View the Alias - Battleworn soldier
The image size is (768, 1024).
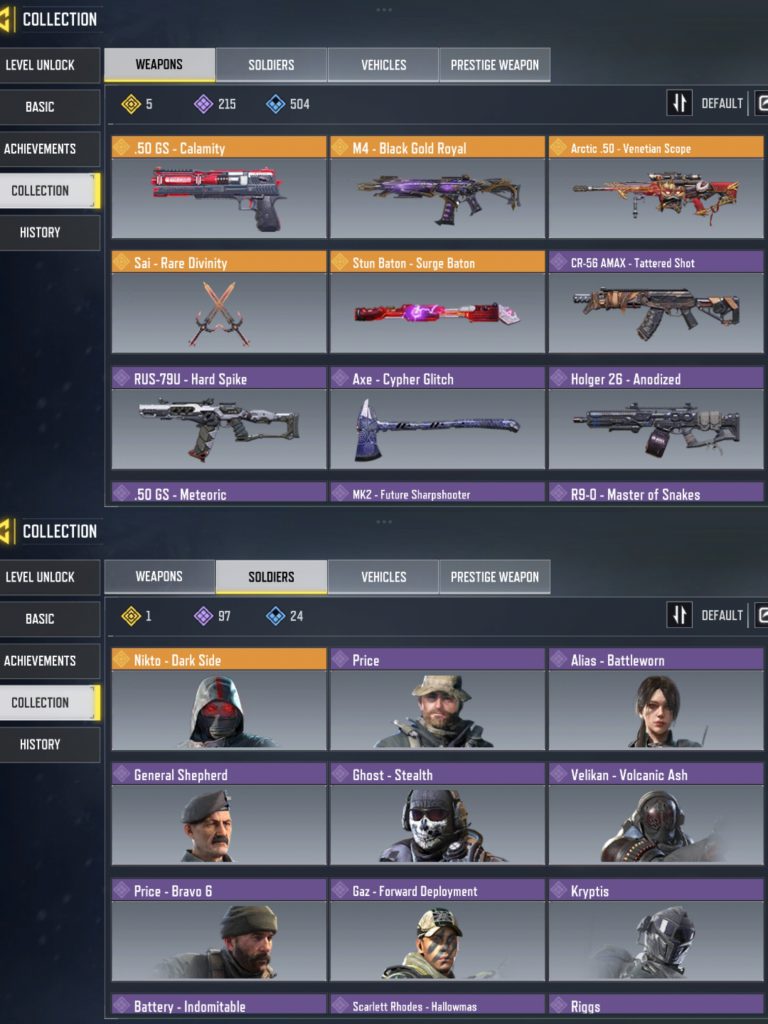pos(655,699)
